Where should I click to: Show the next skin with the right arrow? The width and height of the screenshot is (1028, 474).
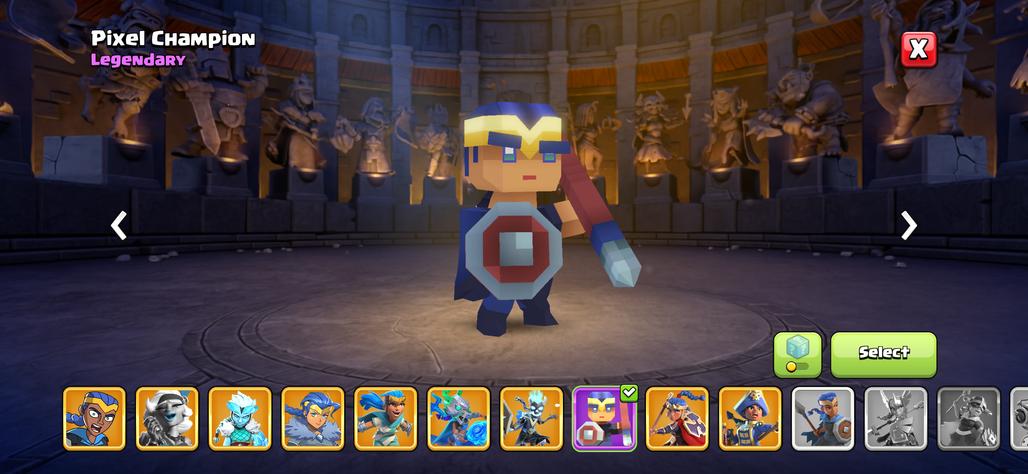[x=908, y=225]
